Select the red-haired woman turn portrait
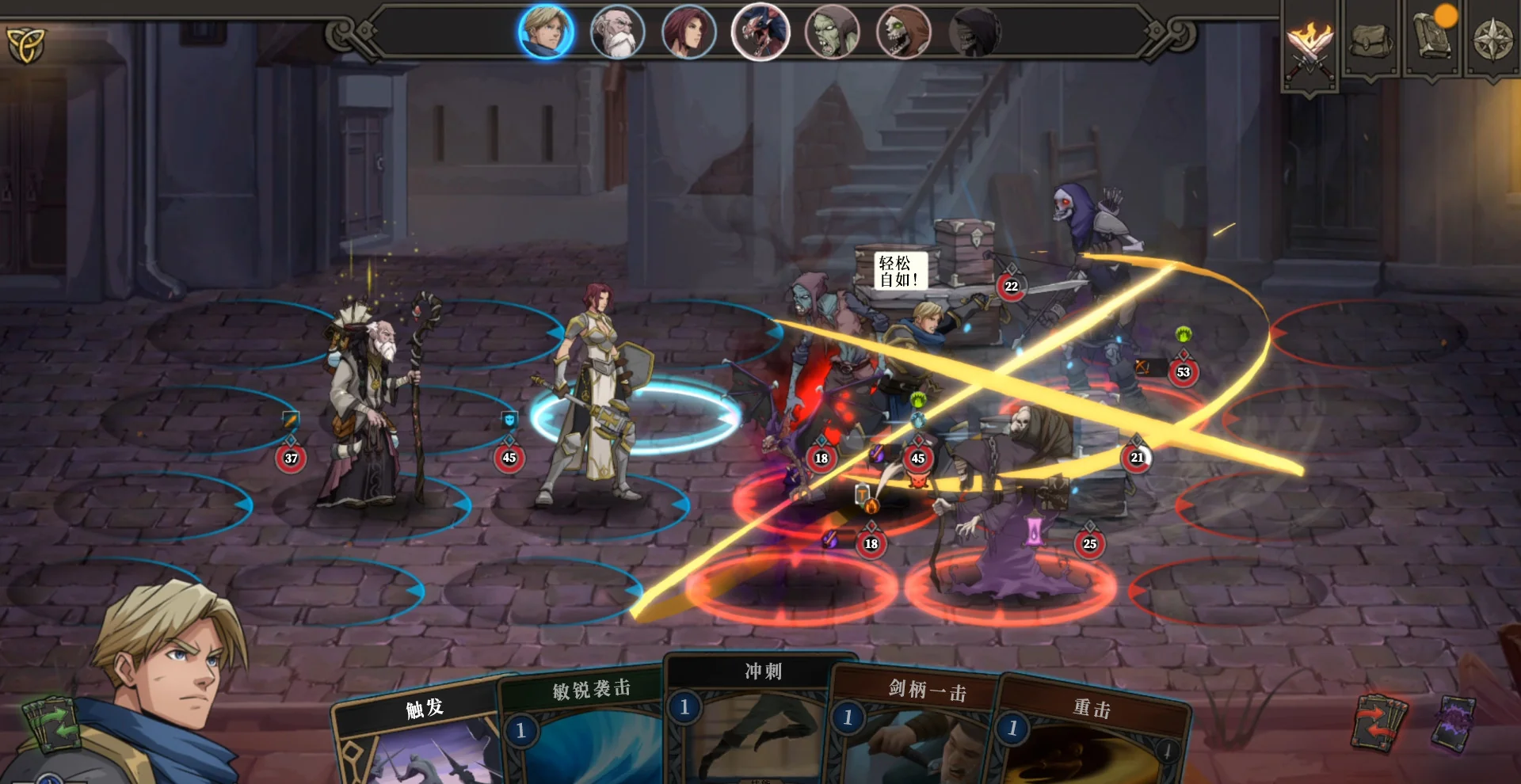 688,32
